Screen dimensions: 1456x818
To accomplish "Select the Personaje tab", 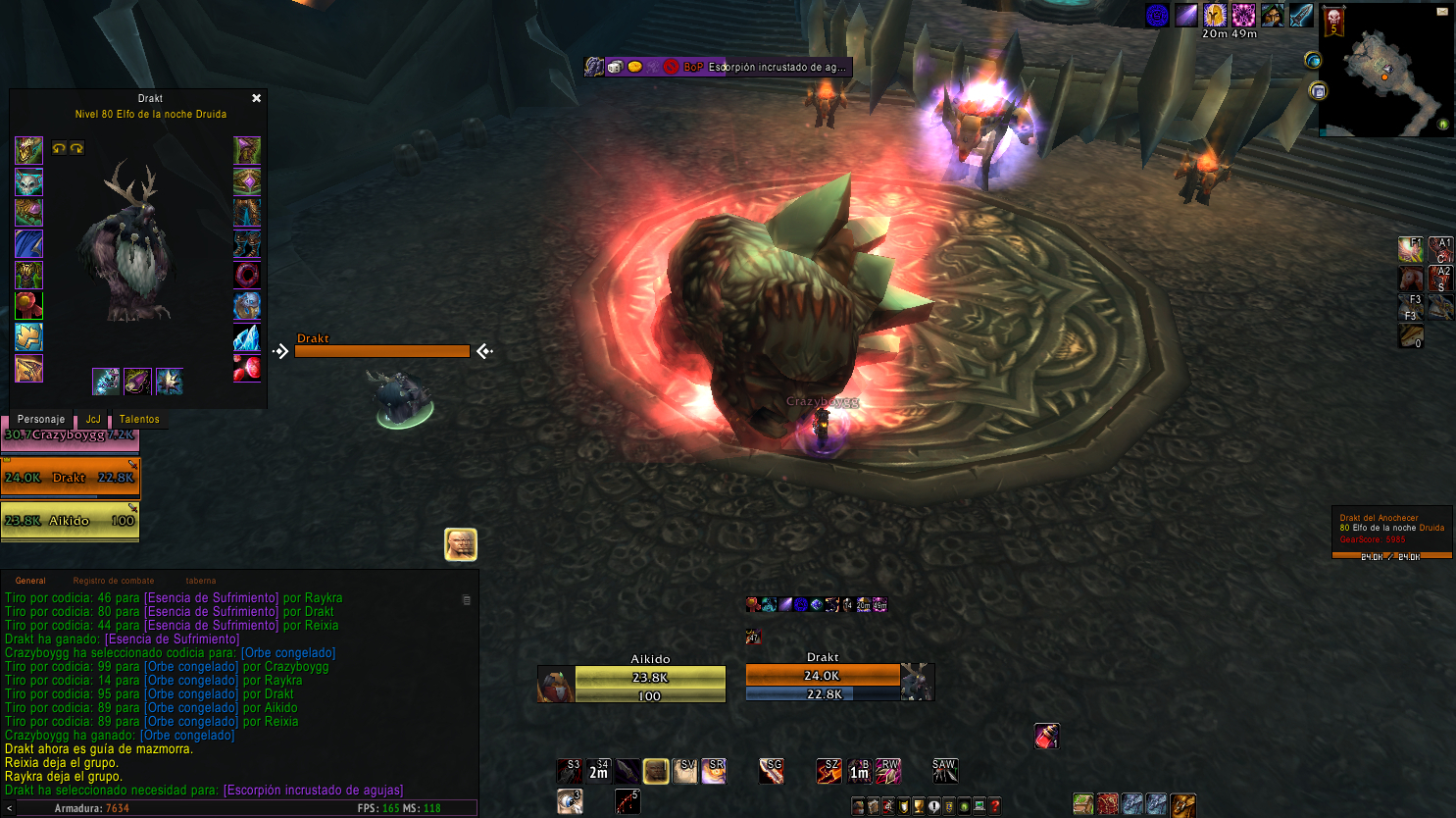I will coord(41,419).
